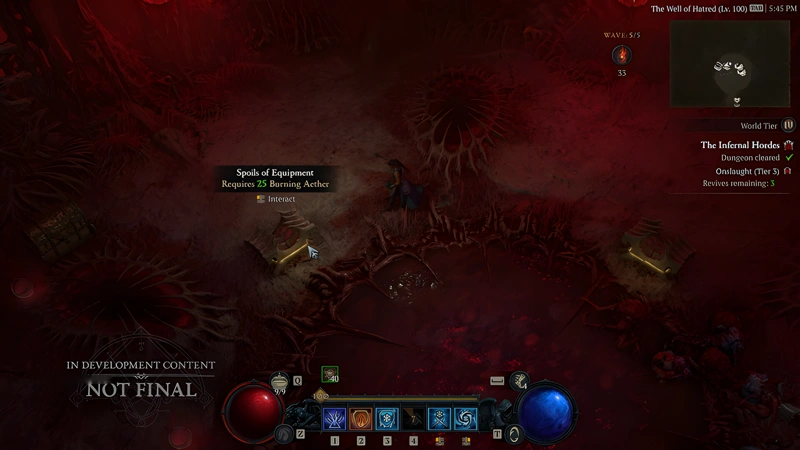Viewport: 800px width, 450px height.
Task: Activate the white spikes skill in slot 1
Action: coord(335,419)
